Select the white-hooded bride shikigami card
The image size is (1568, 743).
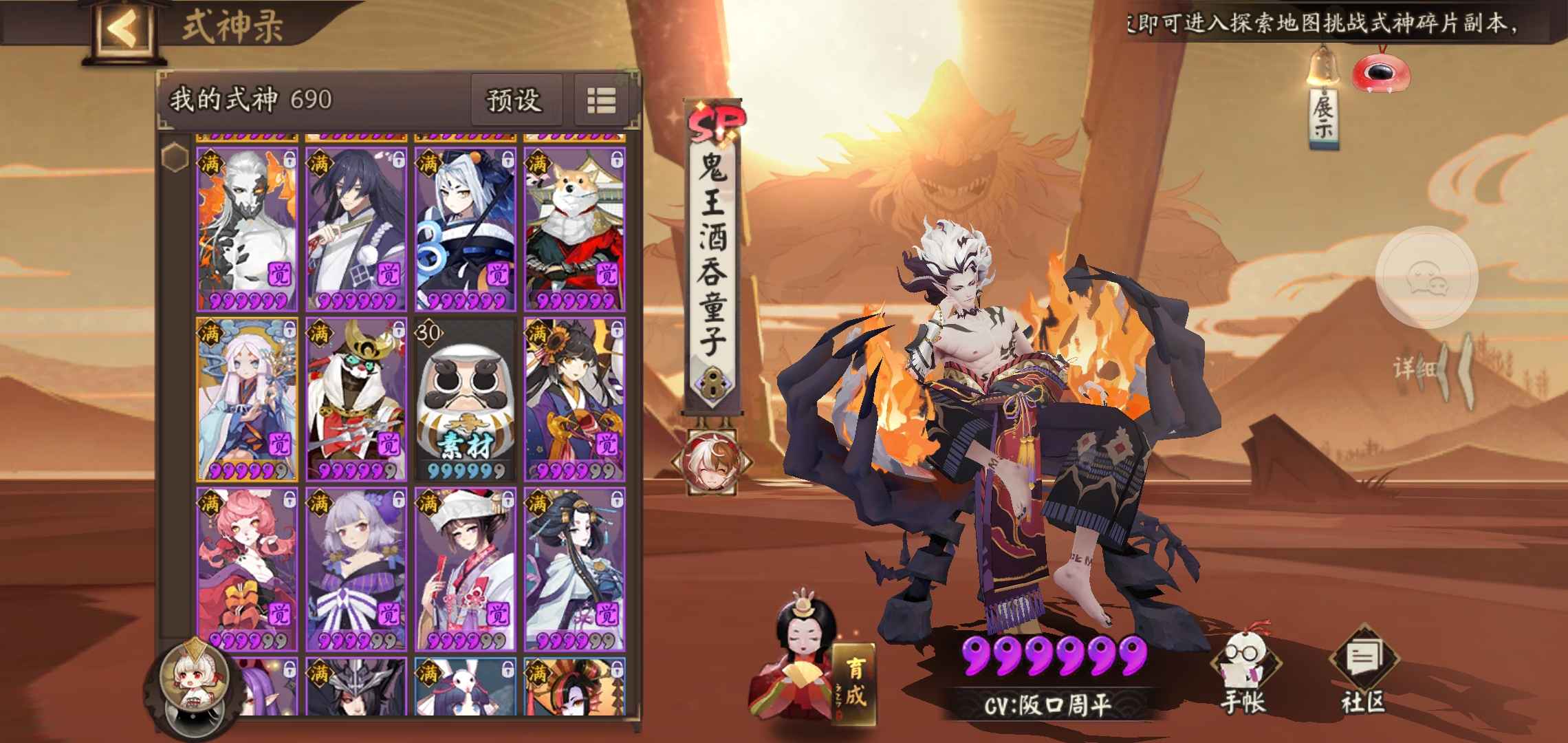pyautogui.click(x=465, y=570)
